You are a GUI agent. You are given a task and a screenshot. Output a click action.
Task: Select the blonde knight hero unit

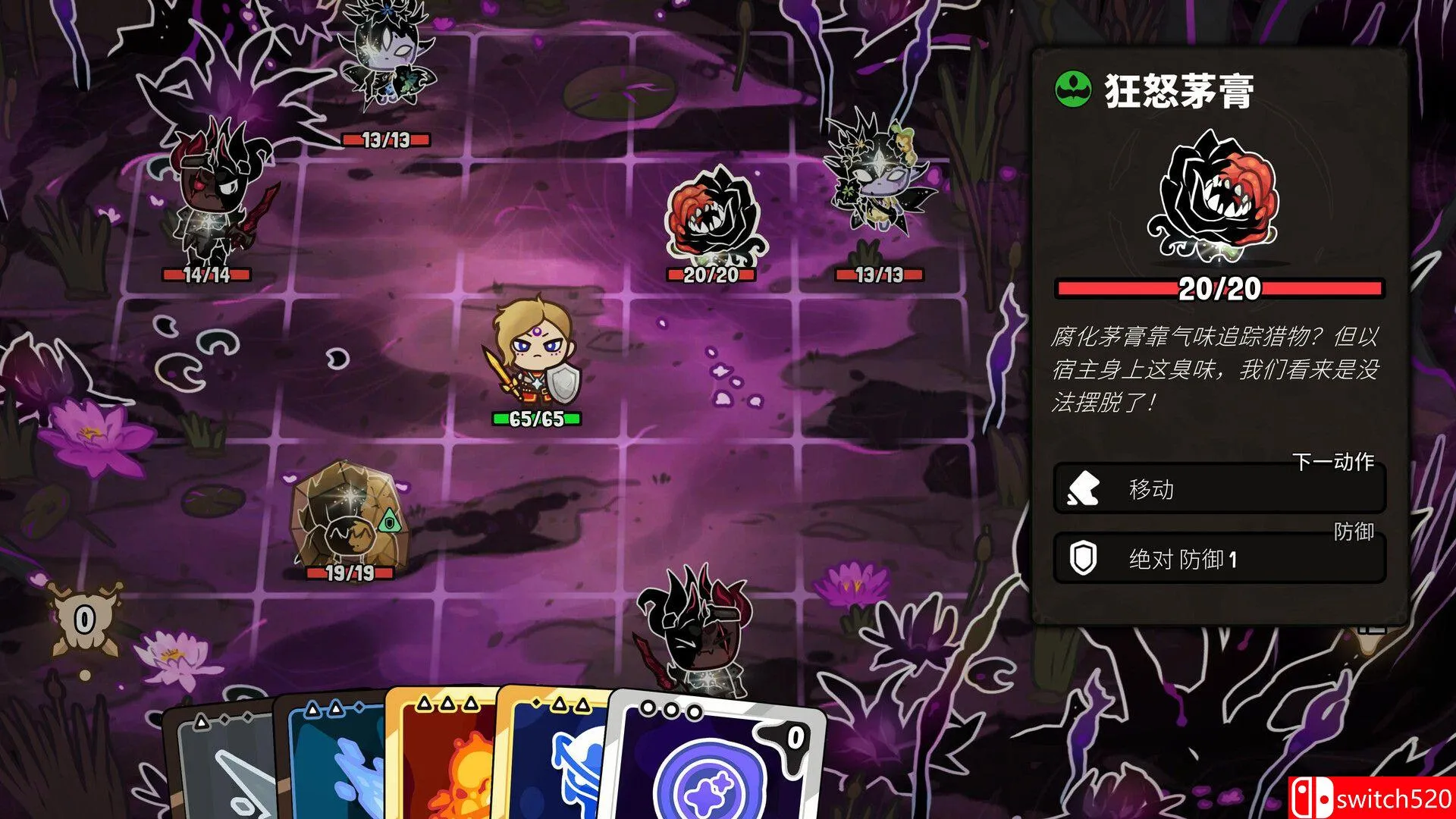(535, 353)
